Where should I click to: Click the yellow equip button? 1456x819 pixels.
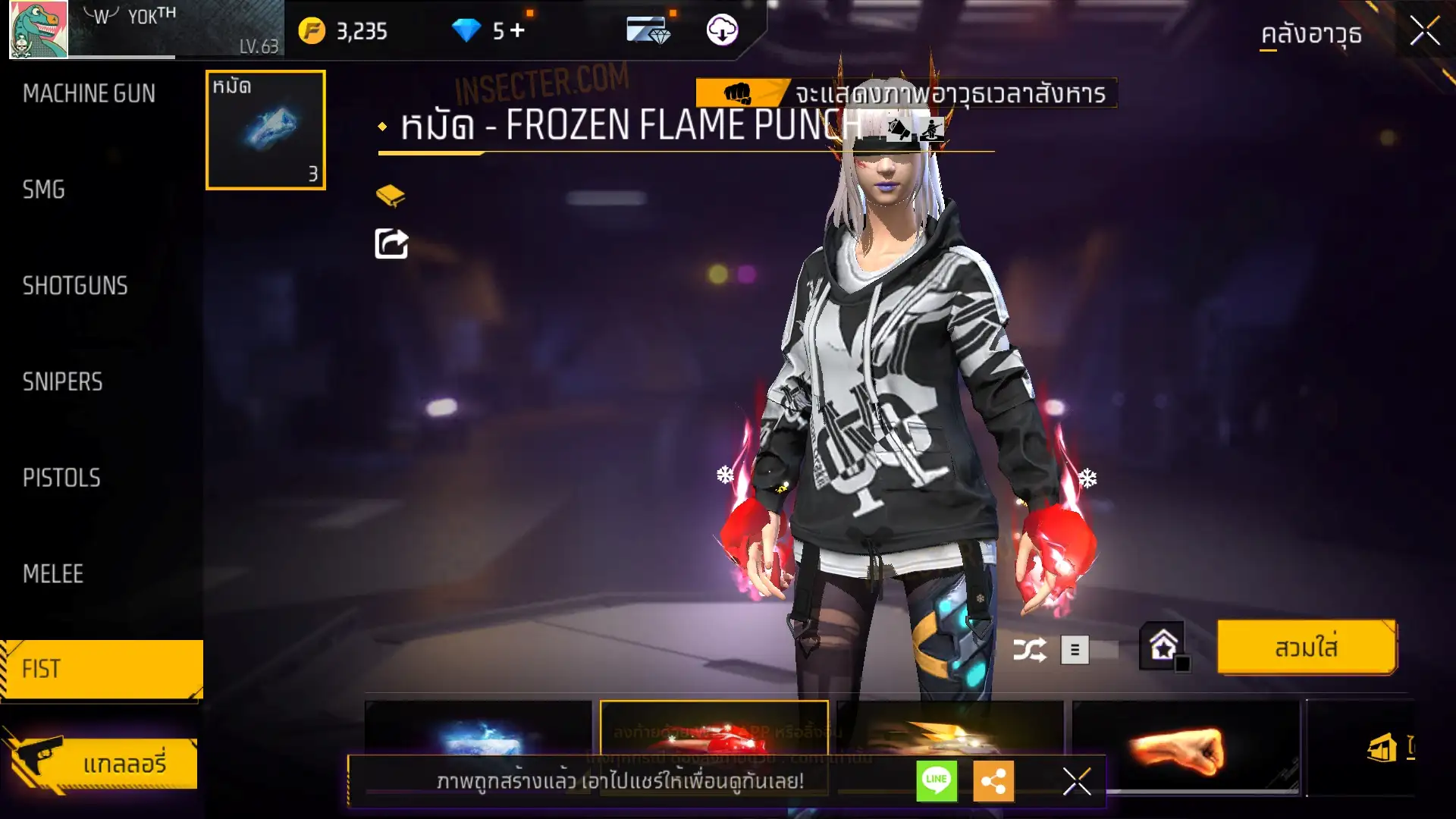coord(1306,648)
